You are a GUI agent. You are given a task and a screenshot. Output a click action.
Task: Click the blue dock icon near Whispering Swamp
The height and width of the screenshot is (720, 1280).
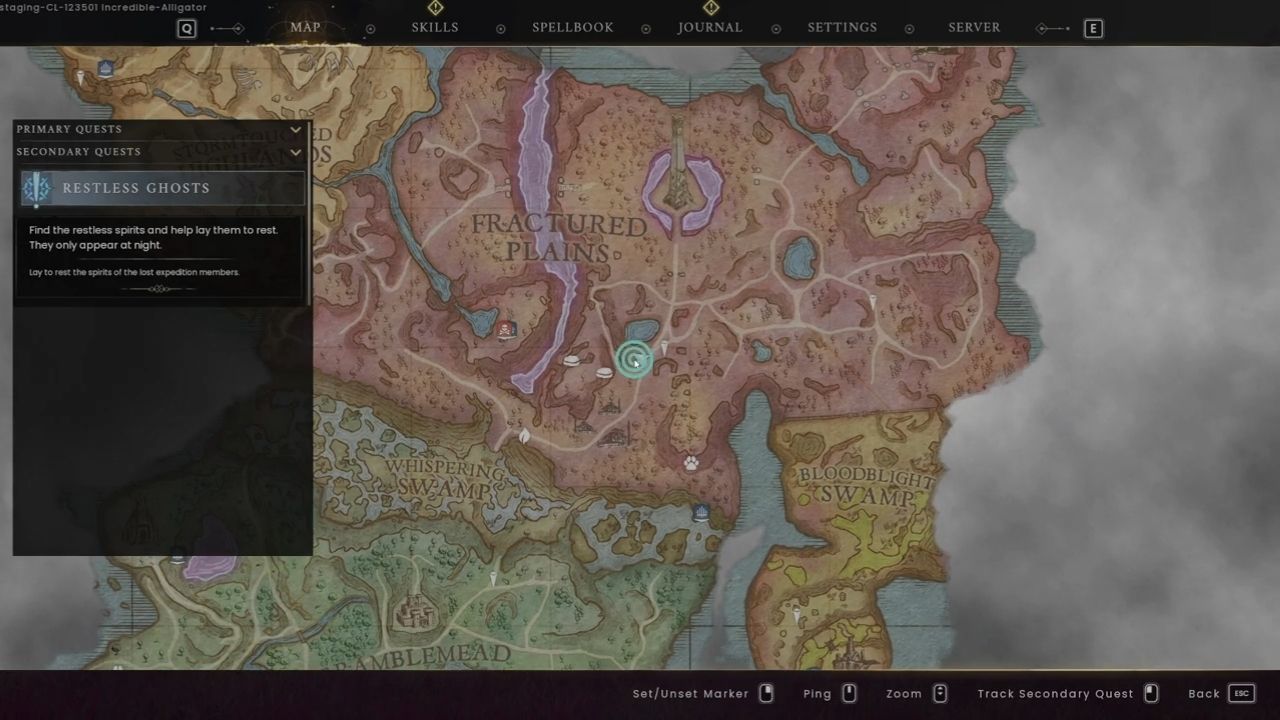pyautogui.click(x=701, y=512)
